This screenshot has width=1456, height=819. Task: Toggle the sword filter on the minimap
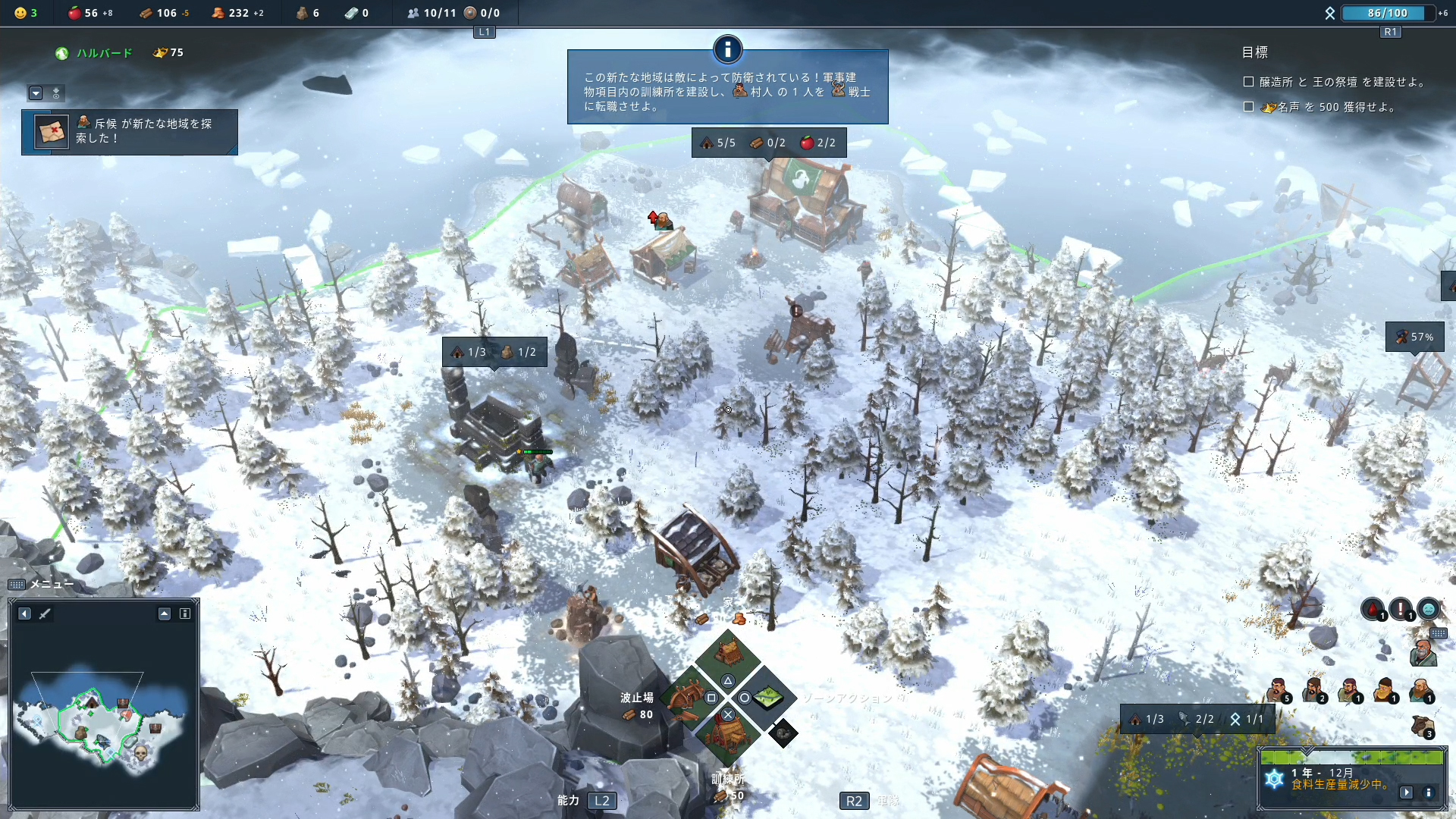click(x=45, y=613)
